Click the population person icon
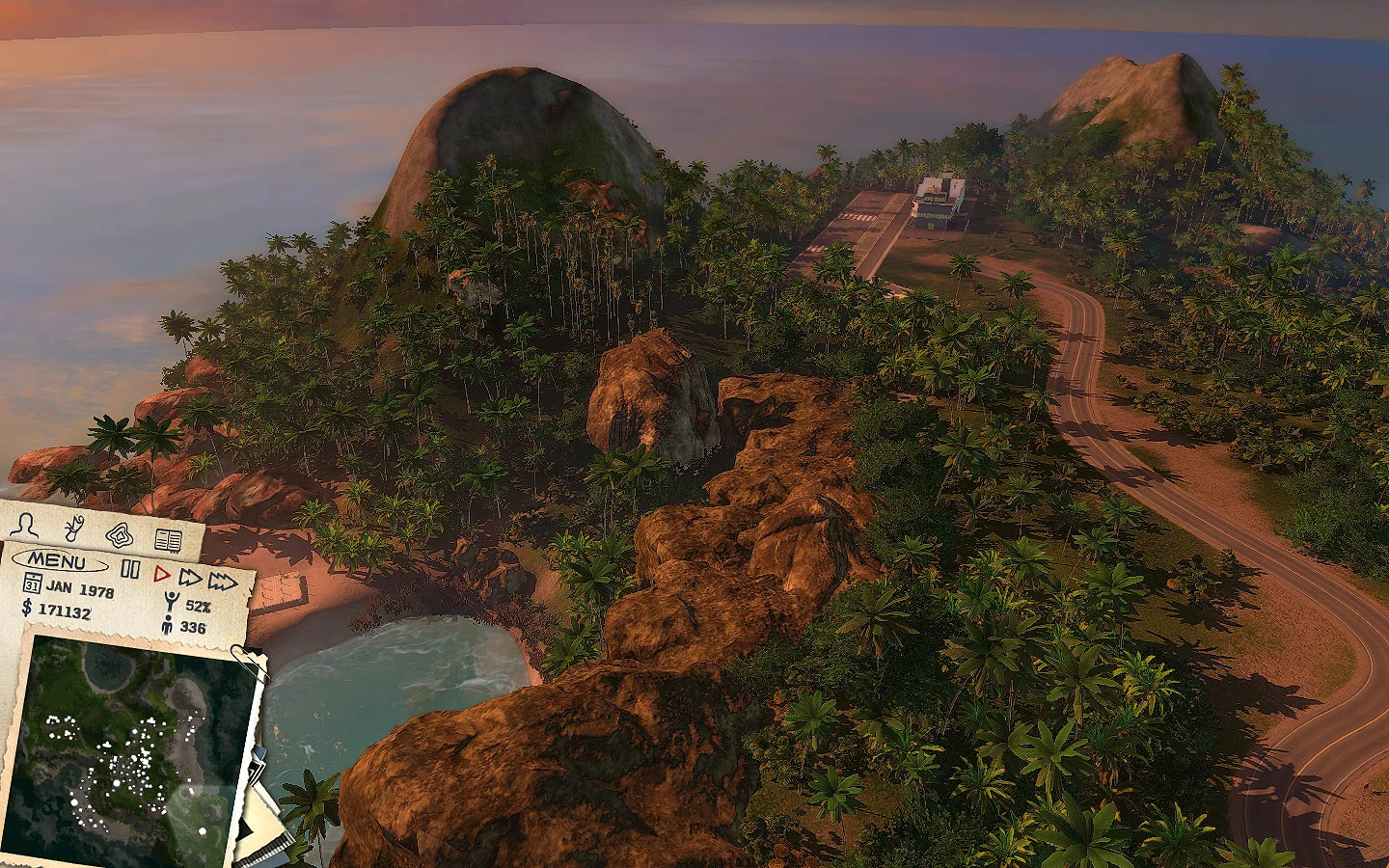The width and height of the screenshot is (1389, 868). coord(167,623)
